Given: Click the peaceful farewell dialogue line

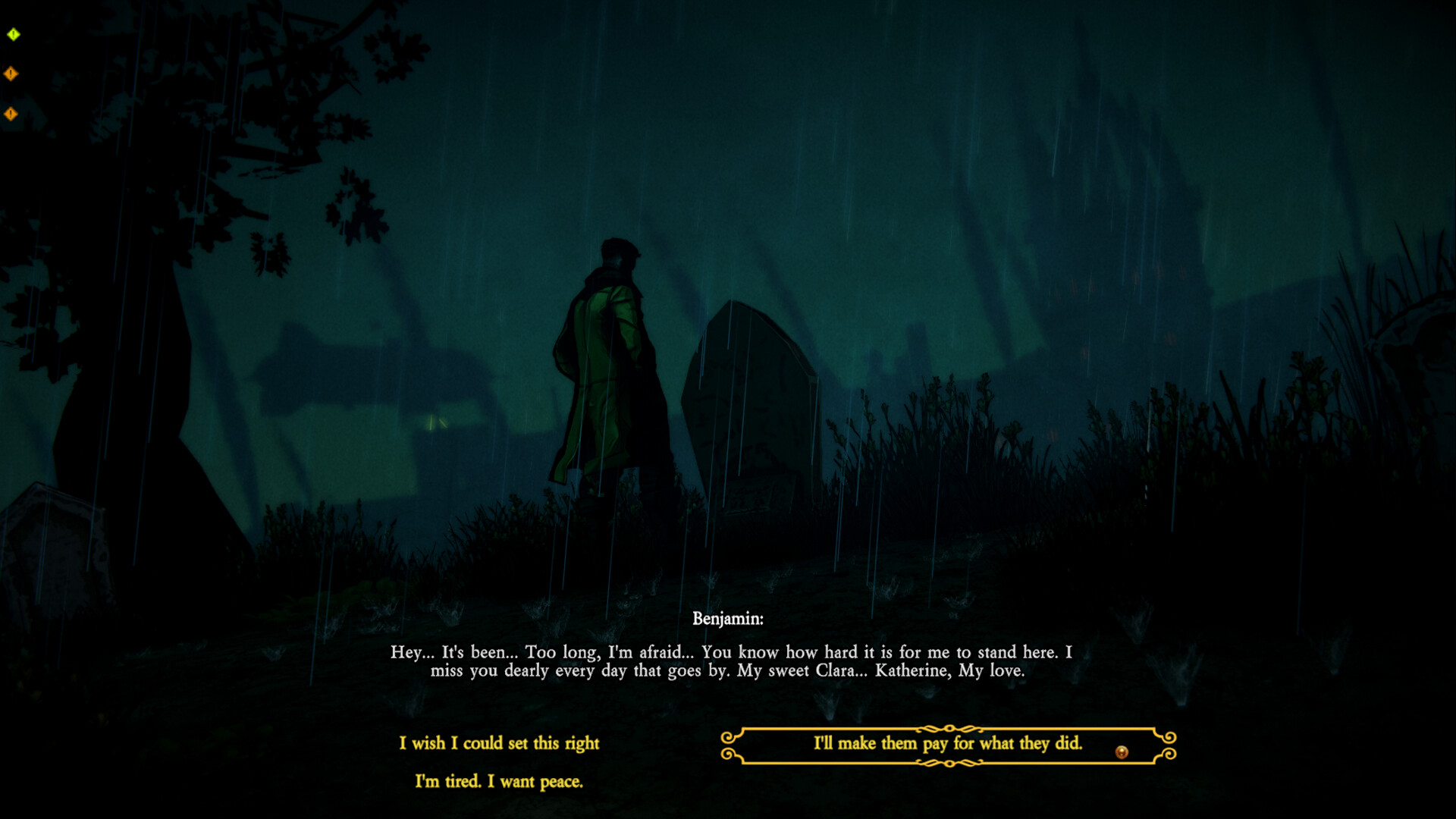Looking at the screenshot, I should tap(499, 783).
